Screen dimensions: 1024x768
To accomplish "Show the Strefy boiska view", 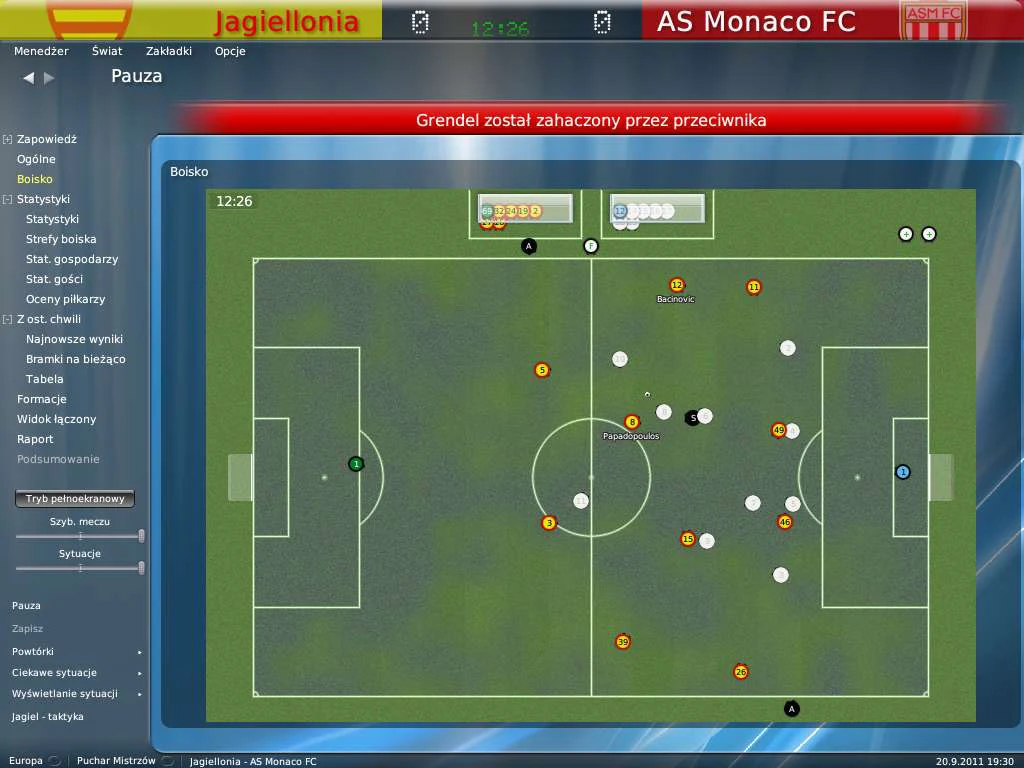I will point(61,239).
